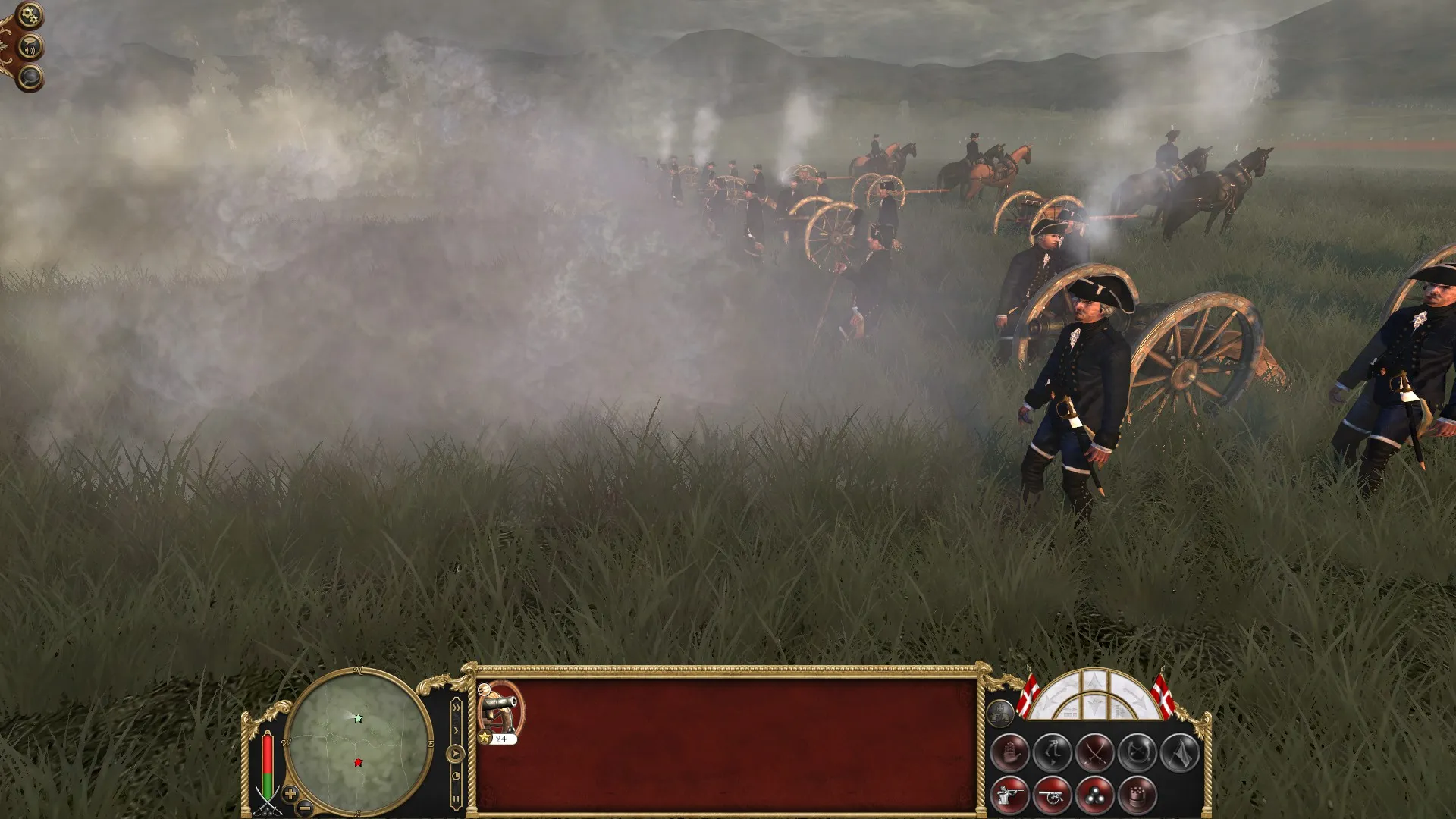This screenshot has height=819, width=1456.
Task: Click the red enemy star on the minimap
Action: click(x=358, y=763)
